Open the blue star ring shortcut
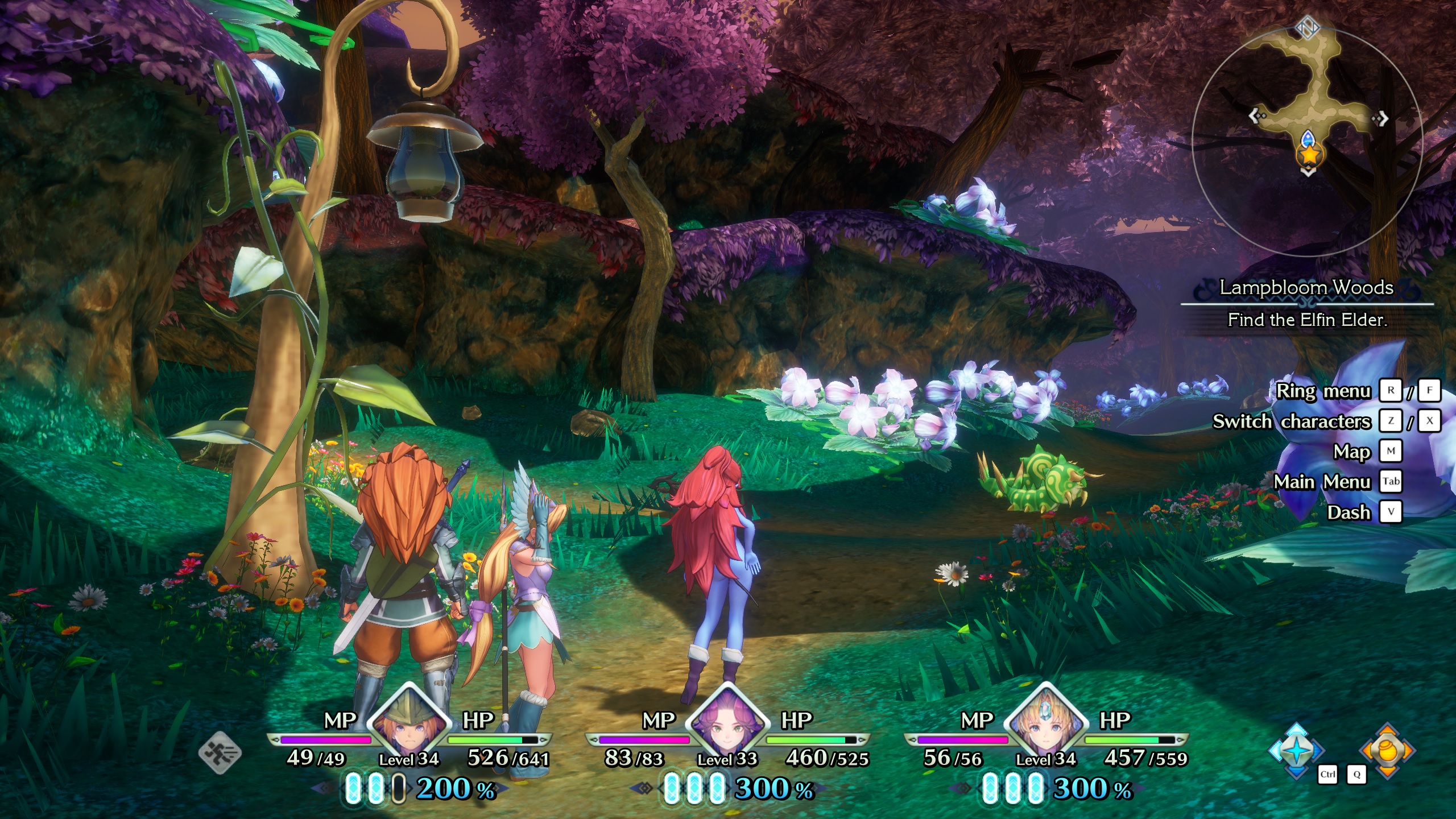 [x=1297, y=751]
